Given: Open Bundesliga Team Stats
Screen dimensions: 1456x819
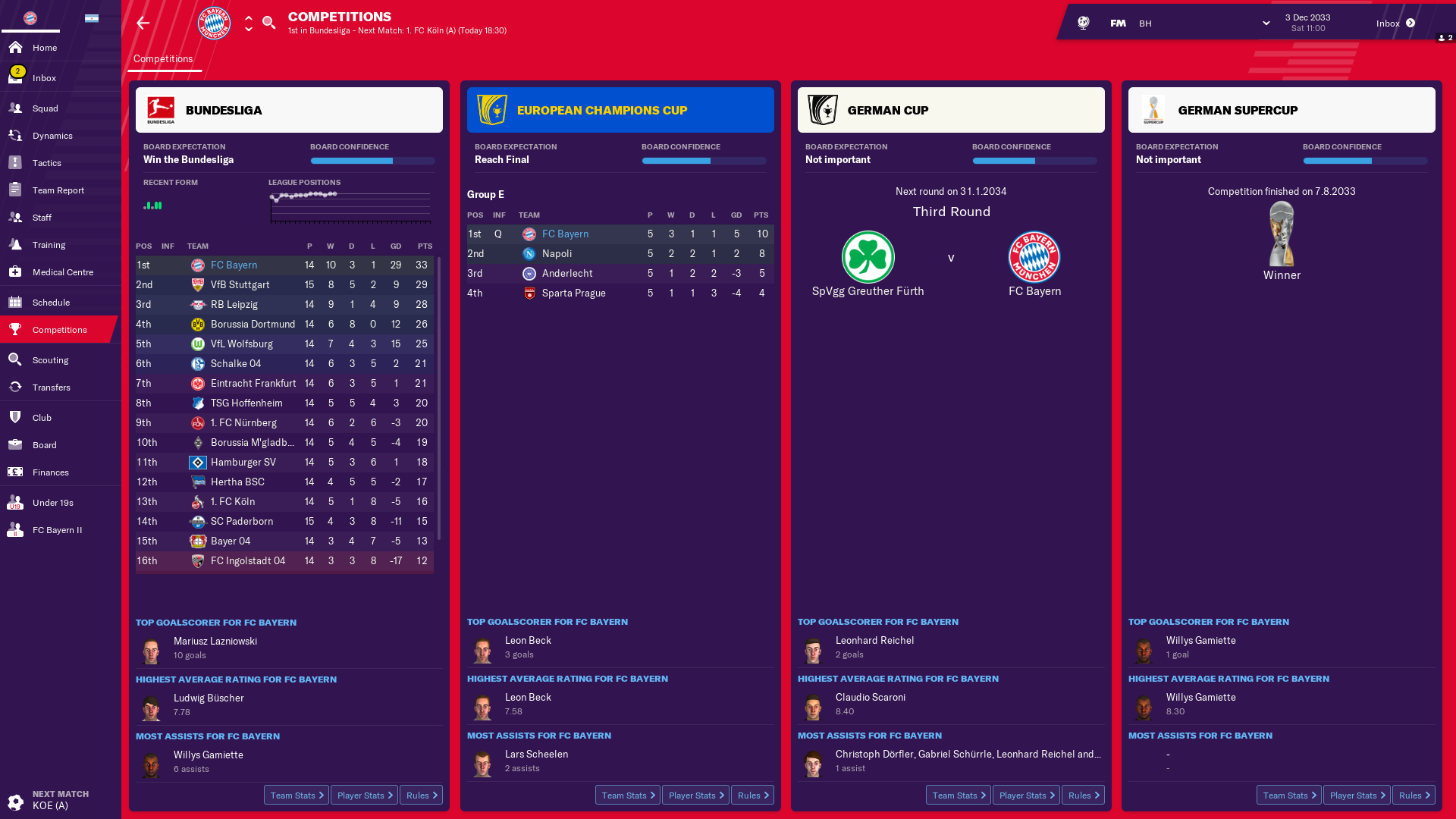Looking at the screenshot, I should (297, 795).
